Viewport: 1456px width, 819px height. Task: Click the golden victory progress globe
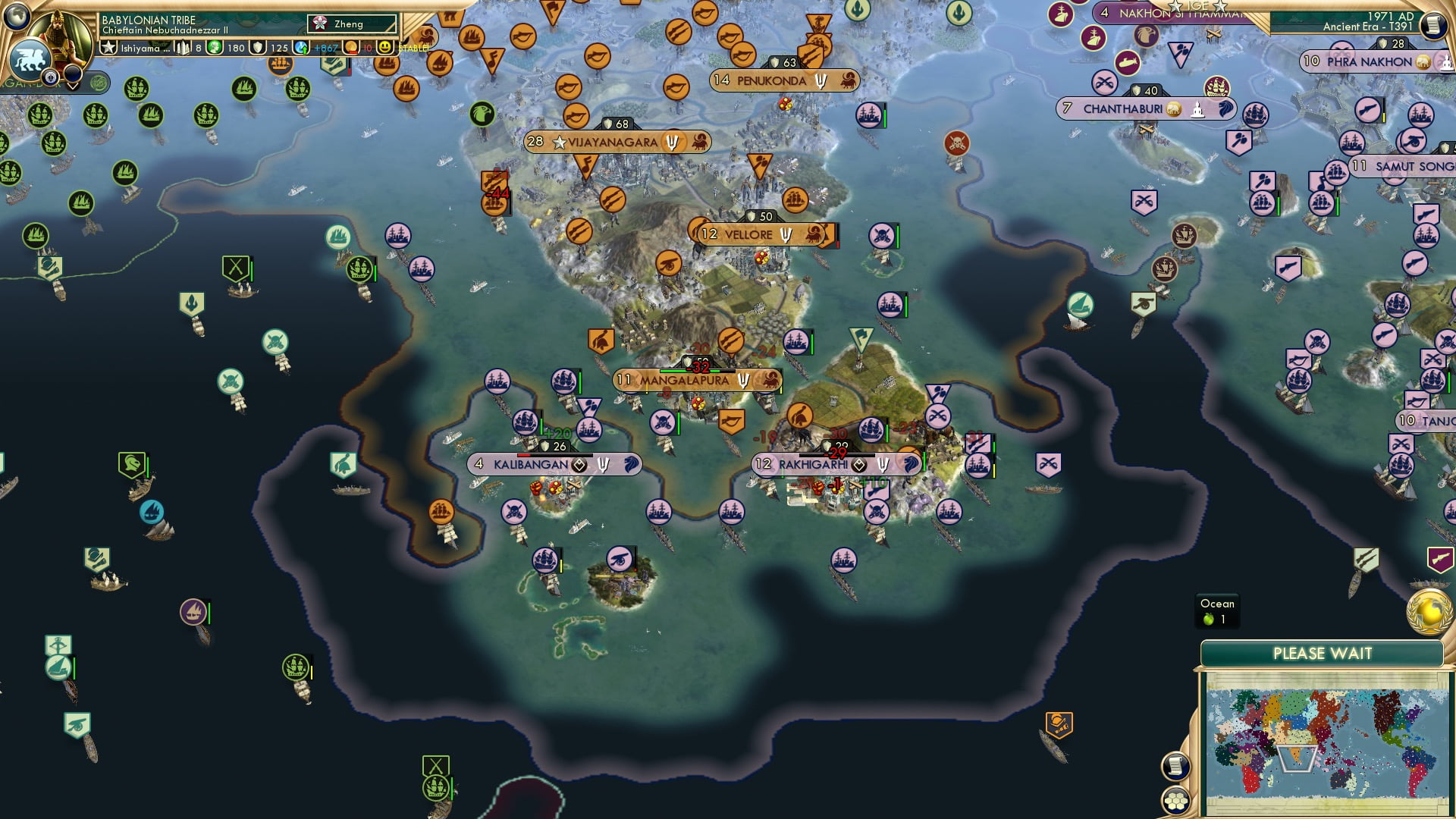click(x=1428, y=612)
